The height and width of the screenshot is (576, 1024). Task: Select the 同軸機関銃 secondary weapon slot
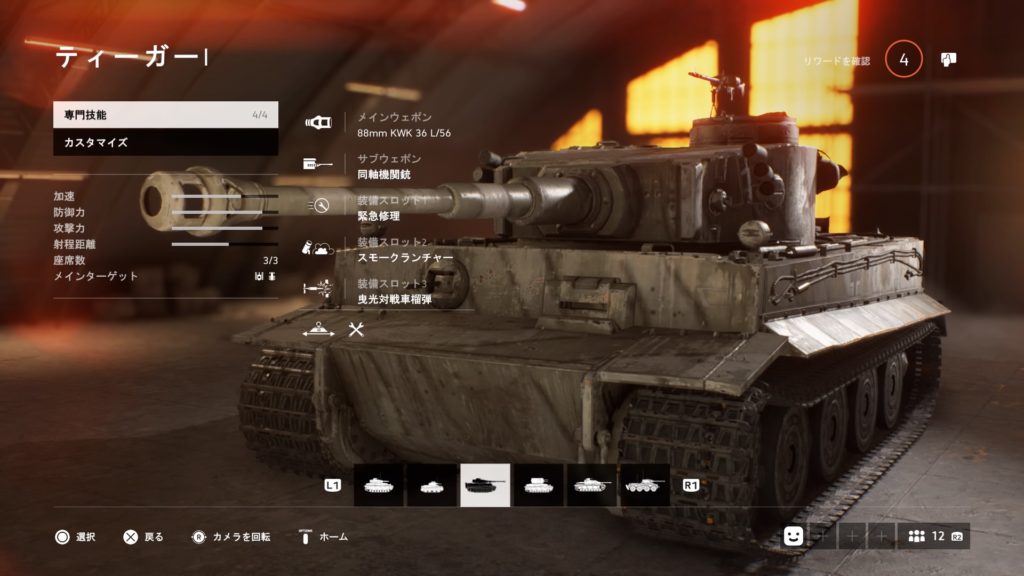click(384, 167)
